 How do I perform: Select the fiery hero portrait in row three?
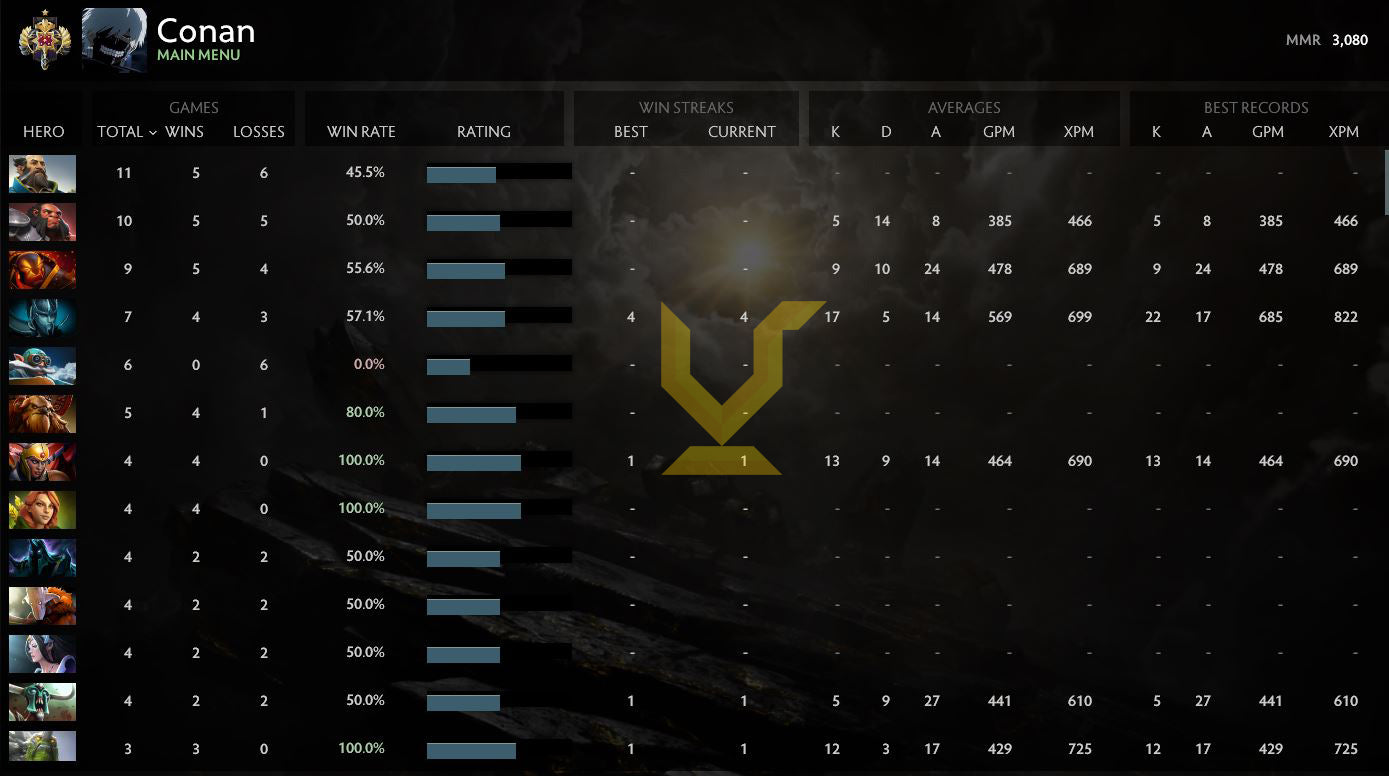[x=42, y=269]
